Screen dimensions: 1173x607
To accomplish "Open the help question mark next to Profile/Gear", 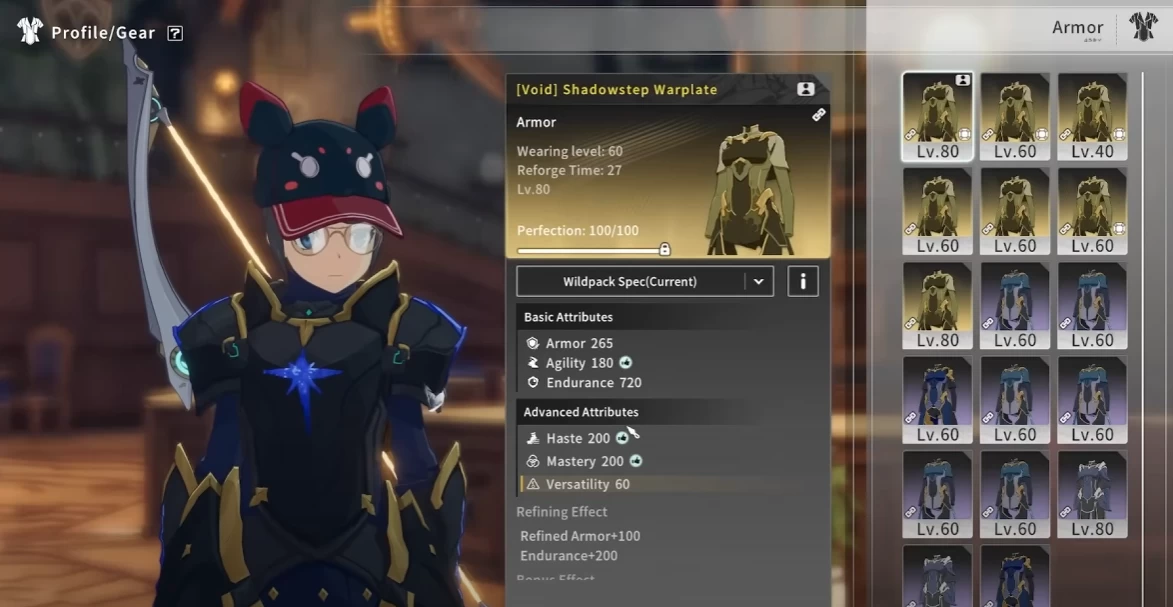I will click(175, 33).
